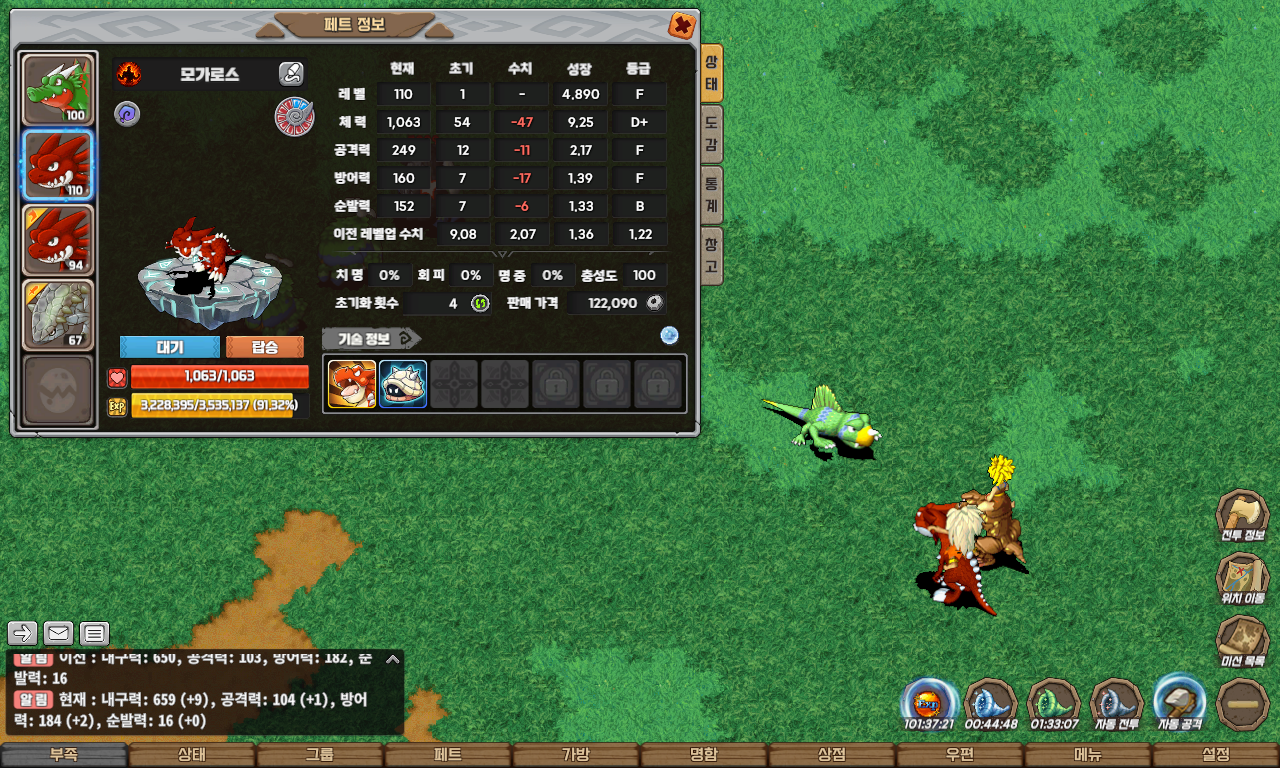Image resolution: width=1280 pixels, height=768 pixels.
Task: Click the blue 대기 button
Action: (169, 347)
